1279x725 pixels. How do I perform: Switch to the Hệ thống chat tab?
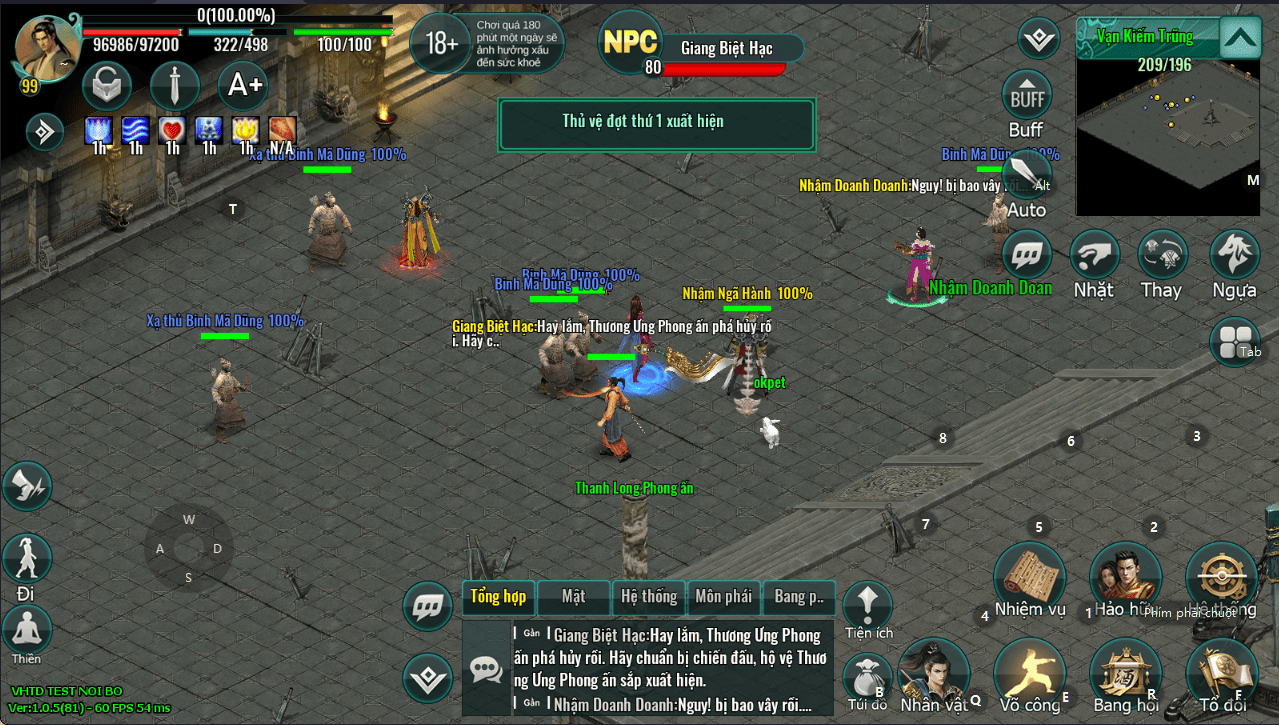pyautogui.click(x=649, y=597)
